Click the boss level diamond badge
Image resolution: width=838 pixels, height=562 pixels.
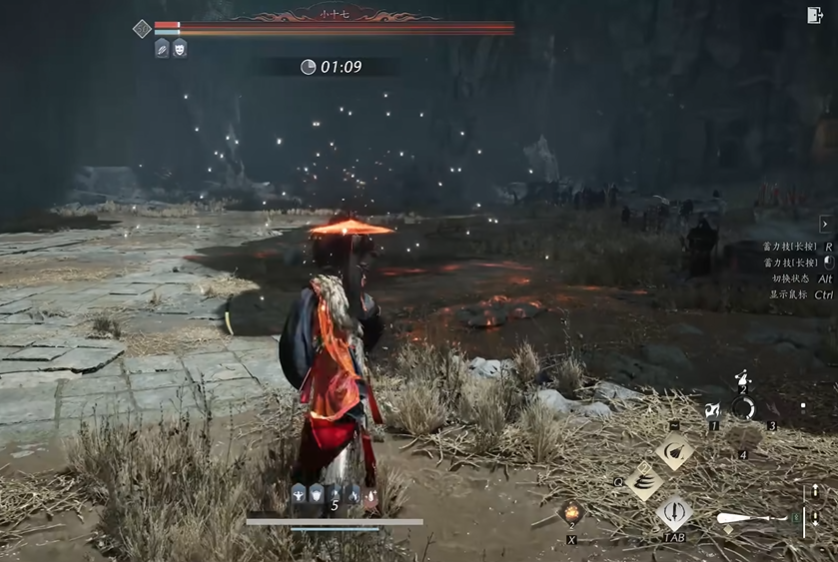click(x=142, y=29)
